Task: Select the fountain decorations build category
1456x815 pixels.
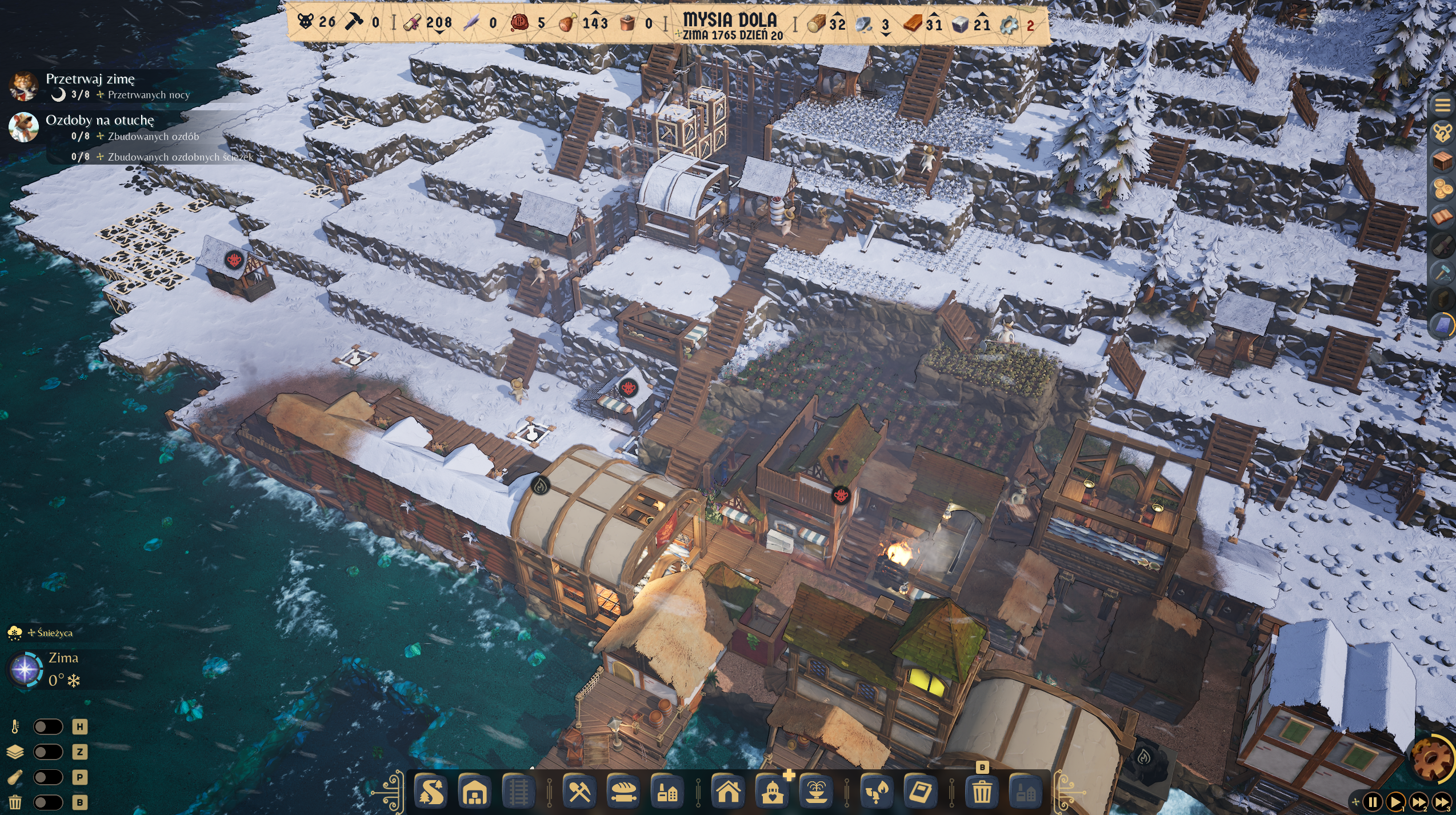Action: pos(817,792)
